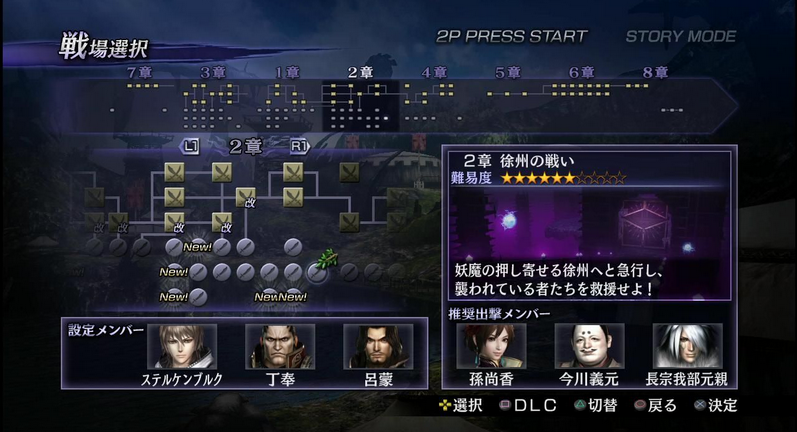797x432 pixels.
Task: Choose the 丁奉 member portrait
Action: click(280, 346)
